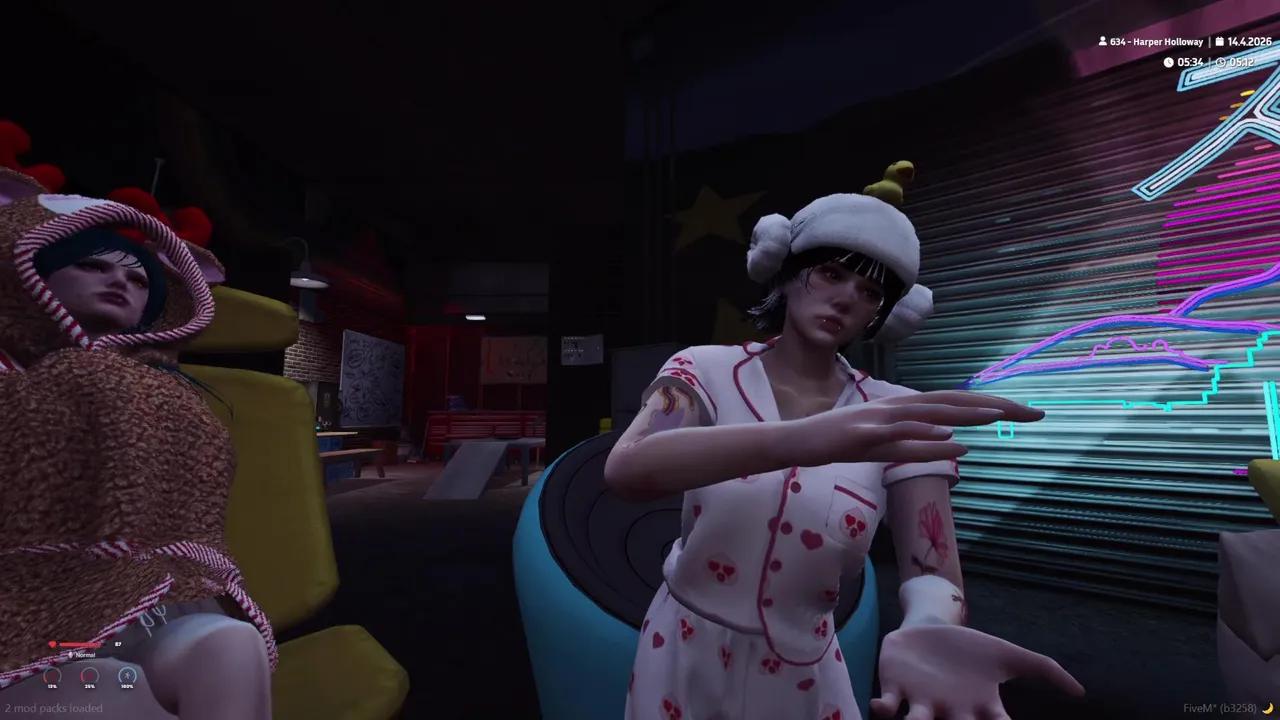Toggle the hunger gauge showing 13%
Image resolution: width=1280 pixels, height=720 pixels.
coord(52,677)
